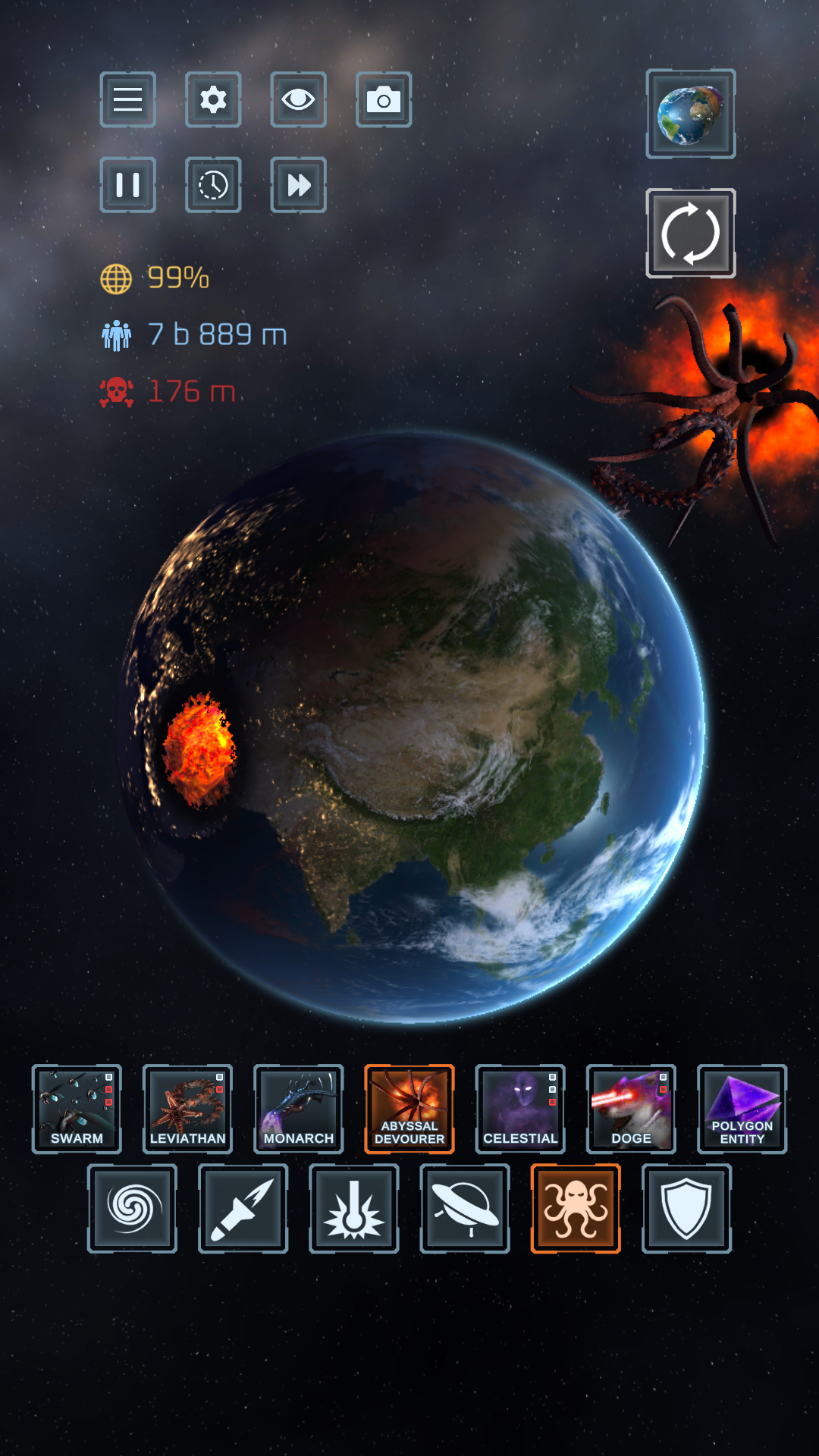Viewport: 819px width, 1456px height.
Task: Open the UFO alien weapon category
Action: [465, 1208]
